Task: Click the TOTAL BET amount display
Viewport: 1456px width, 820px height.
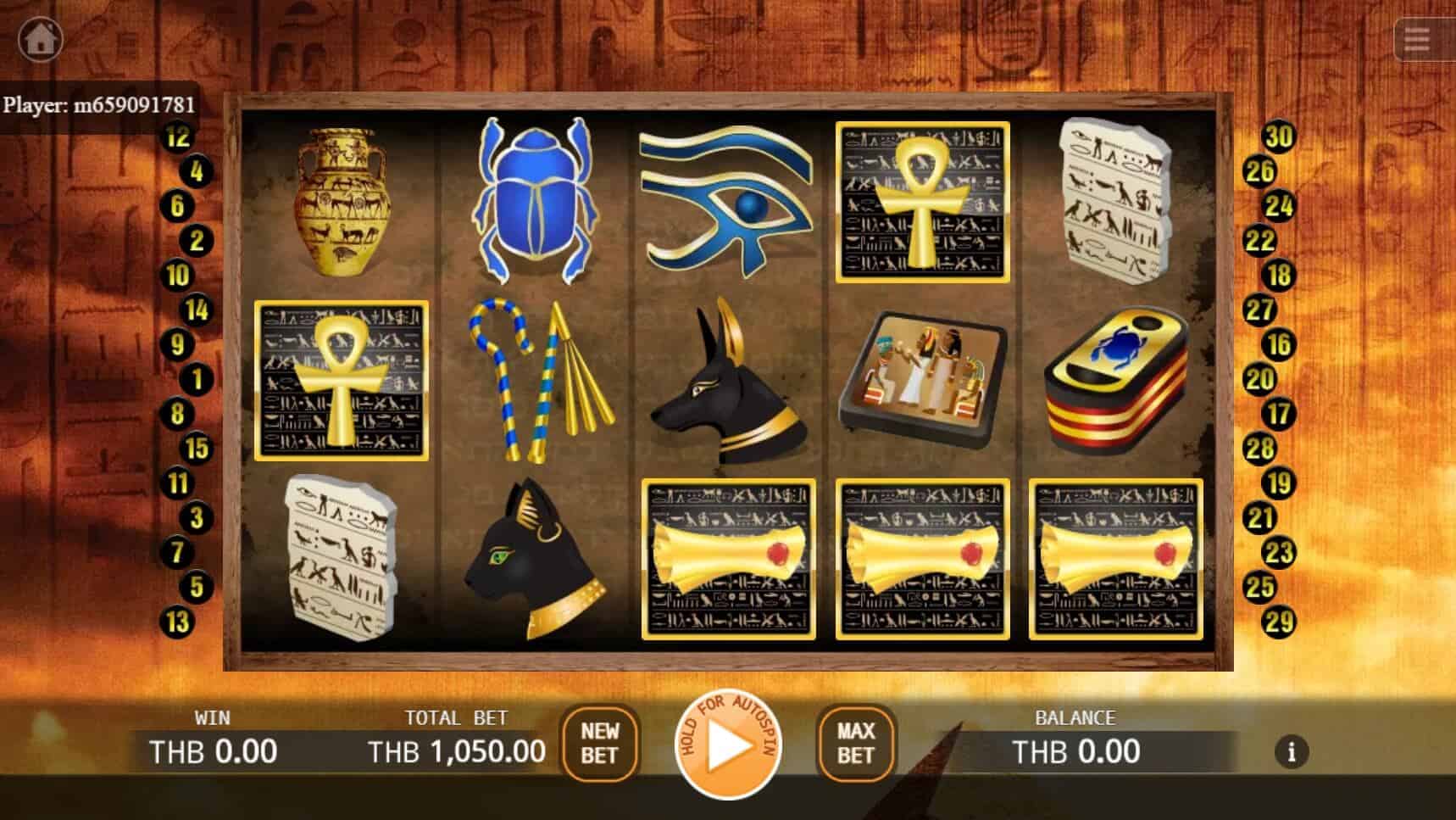Action: coord(455,750)
